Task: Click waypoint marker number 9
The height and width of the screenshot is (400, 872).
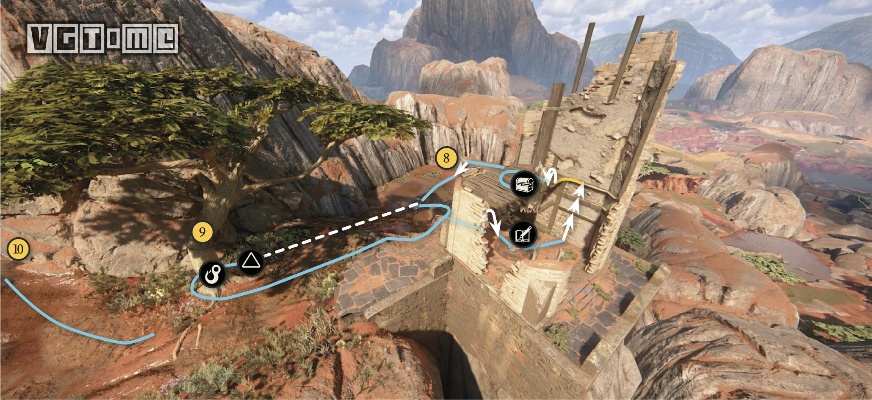Action: click(203, 232)
